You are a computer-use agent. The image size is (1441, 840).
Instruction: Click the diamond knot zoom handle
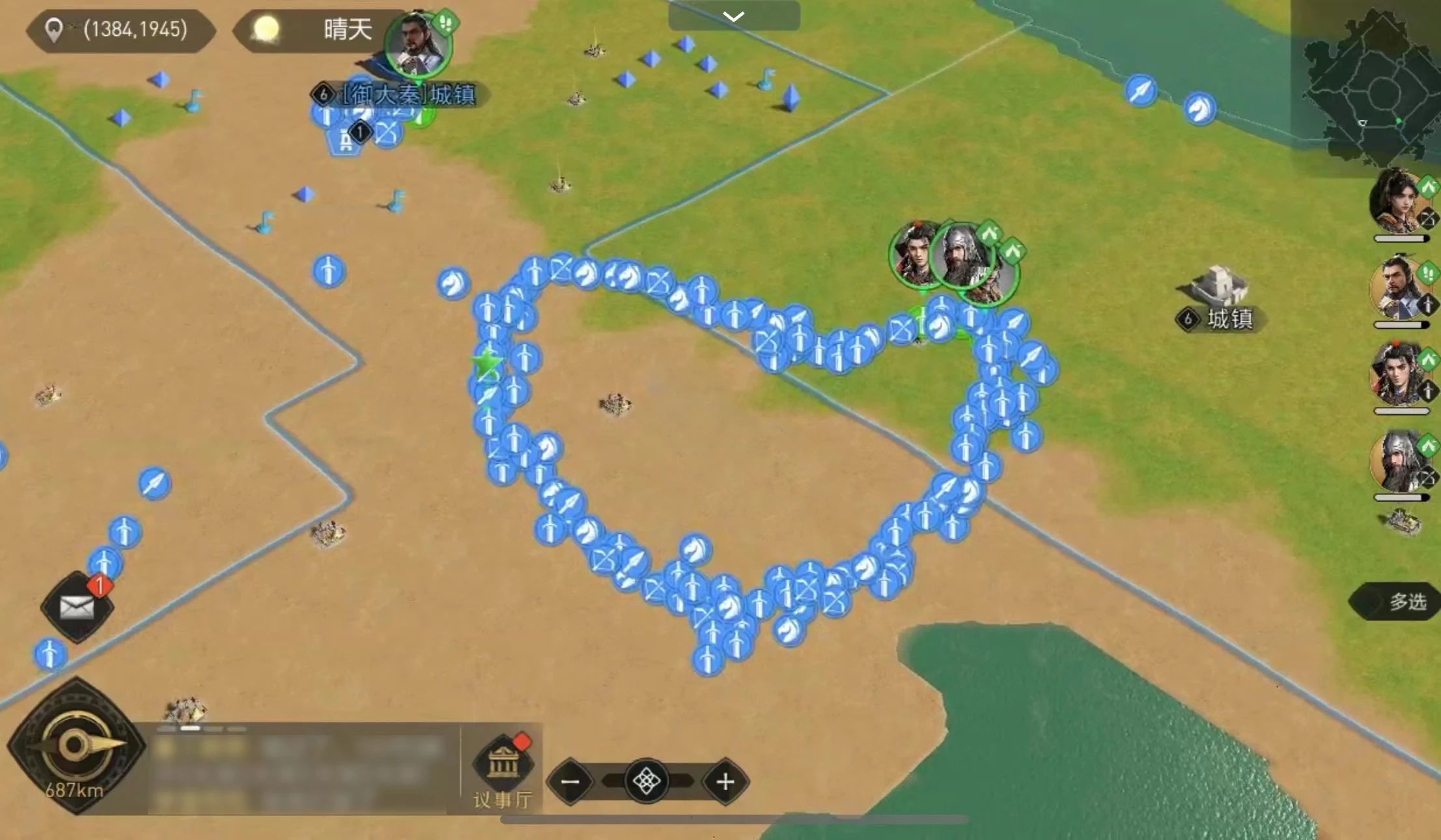647,781
